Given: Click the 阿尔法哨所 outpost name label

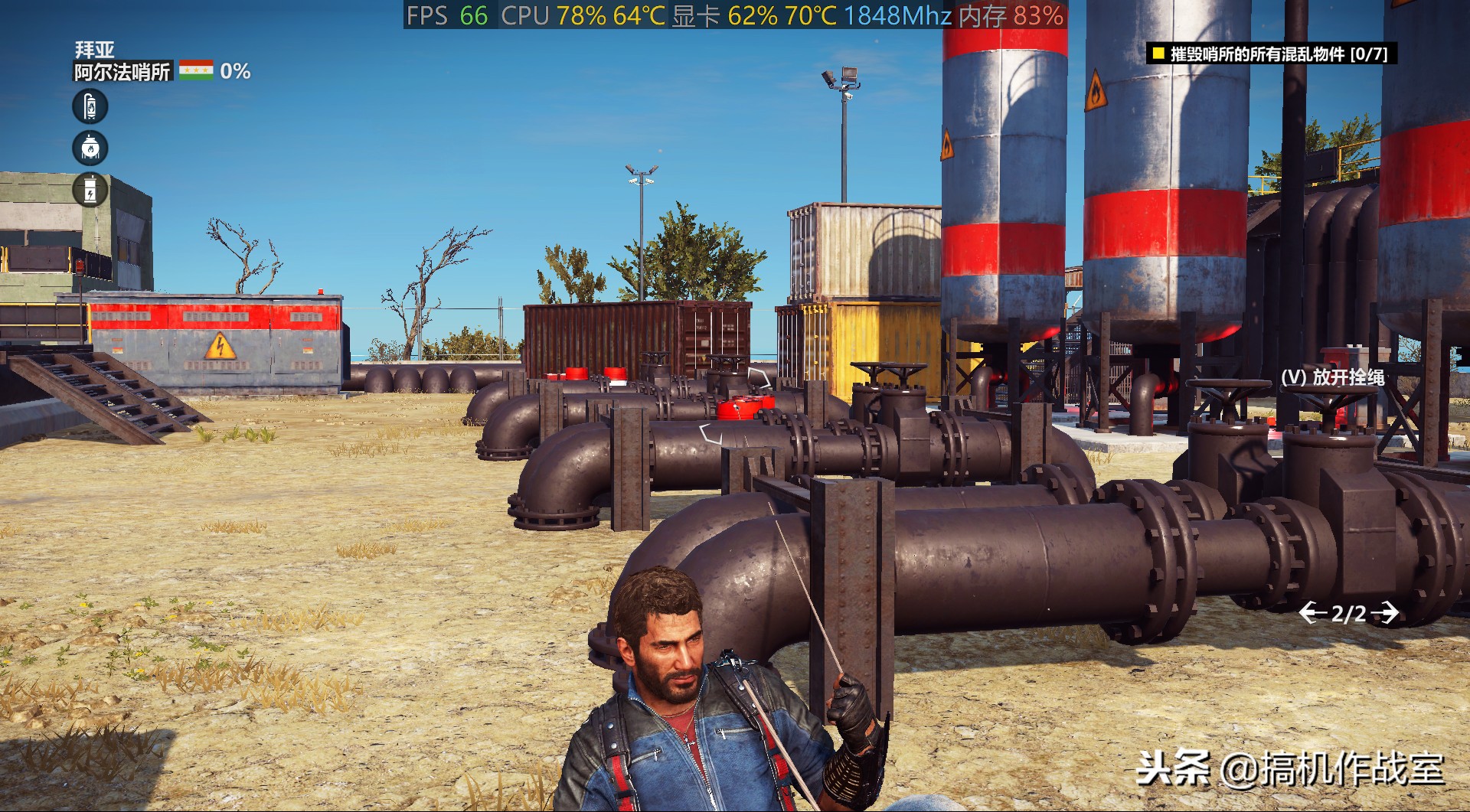Looking at the screenshot, I should [122, 72].
